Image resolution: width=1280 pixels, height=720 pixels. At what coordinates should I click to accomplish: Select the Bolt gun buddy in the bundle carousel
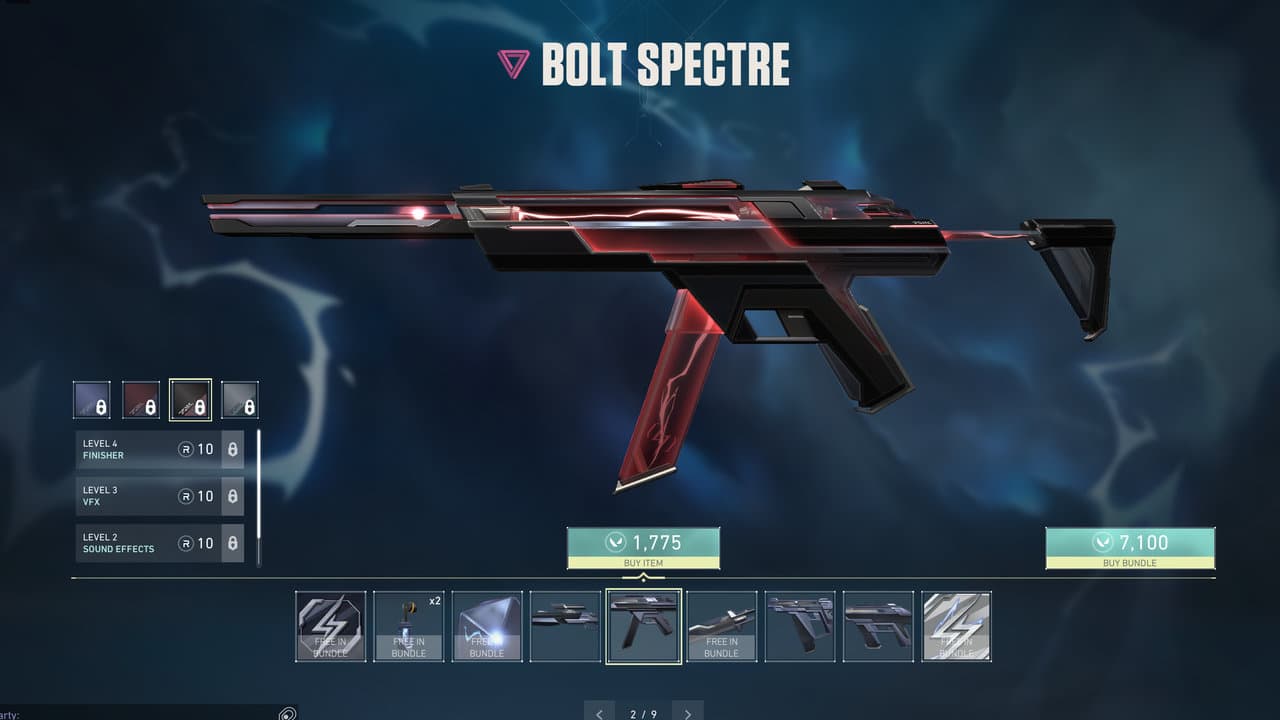(407, 627)
